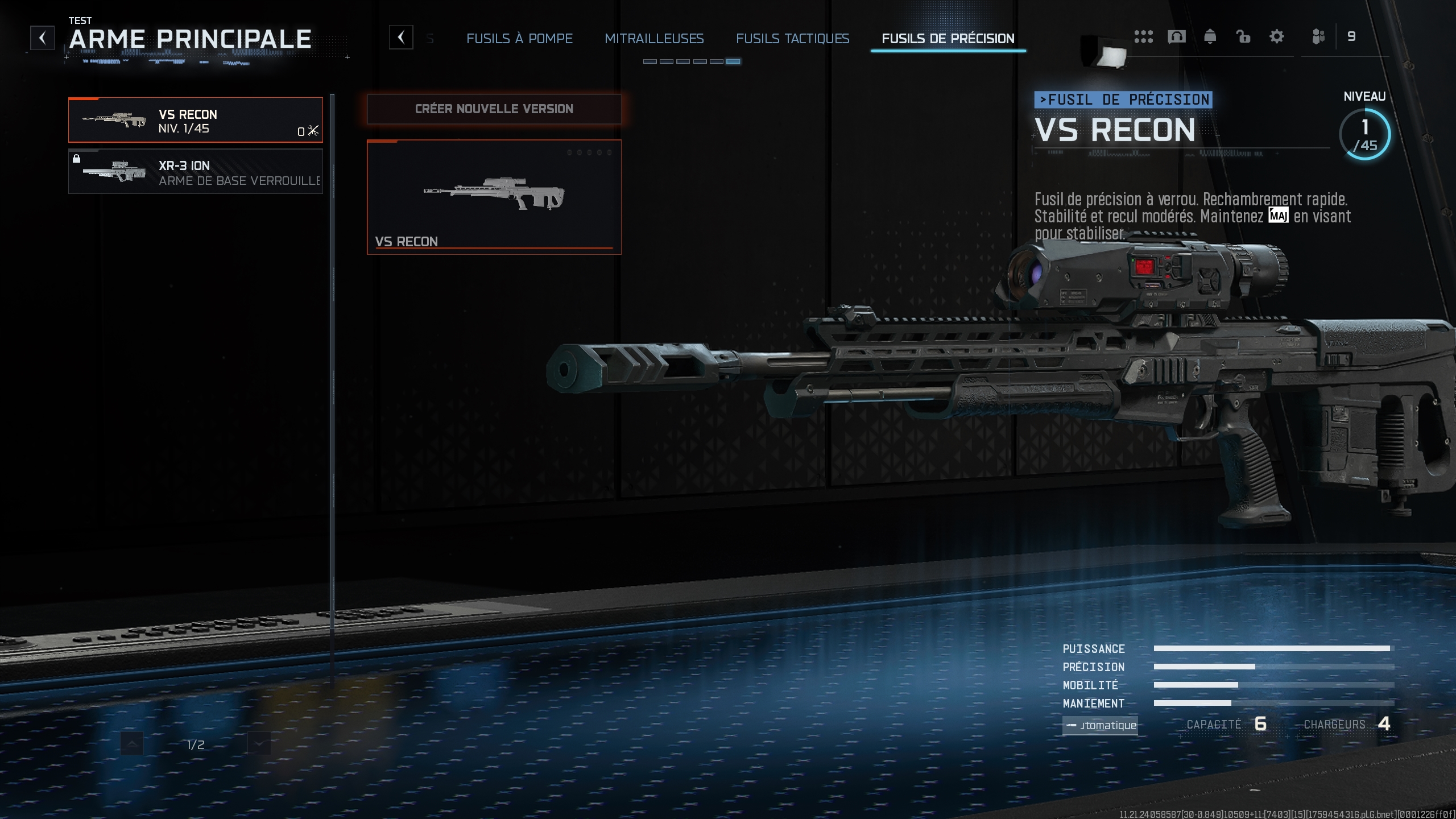Click CRÉER NOUVELLE VERSION
Screen dimensions: 1456x819
[494, 109]
